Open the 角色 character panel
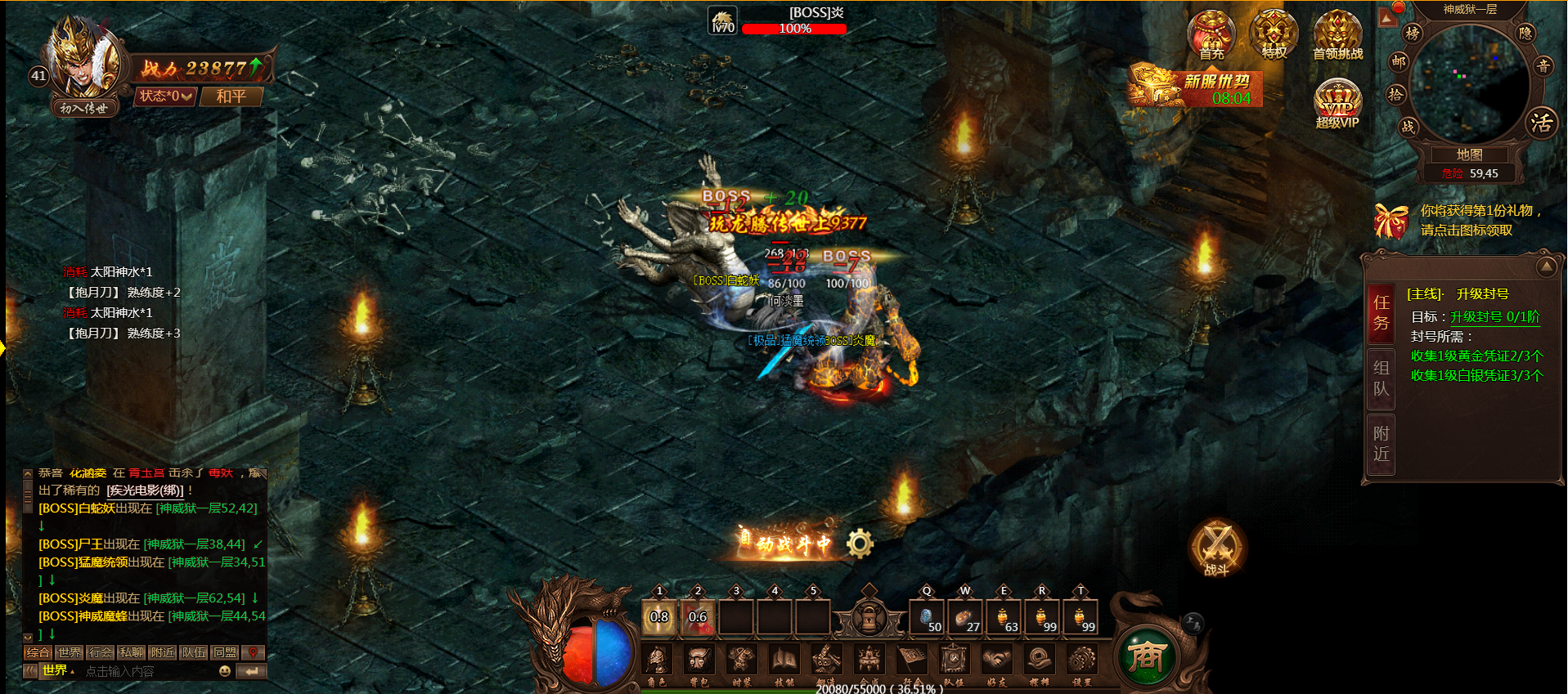The height and width of the screenshot is (694, 1568). coord(657,660)
